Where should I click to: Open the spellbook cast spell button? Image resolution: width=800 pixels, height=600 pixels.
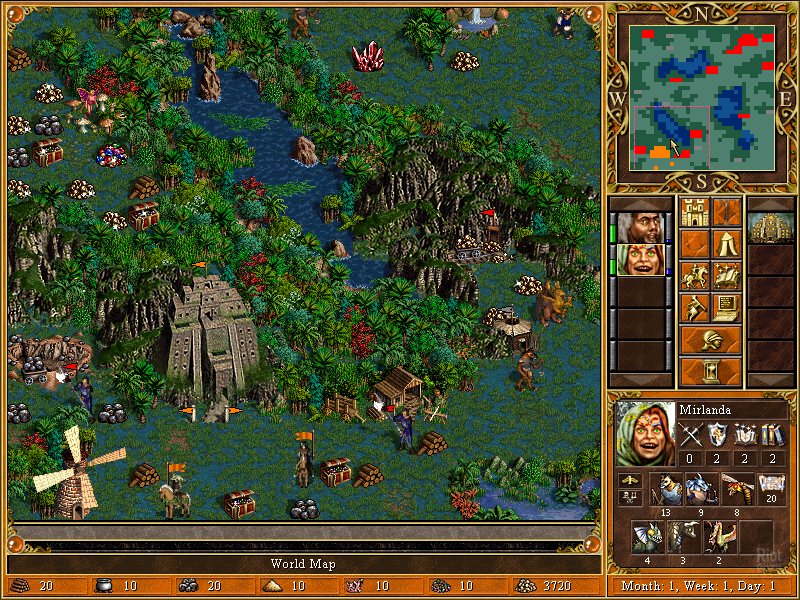click(x=726, y=276)
